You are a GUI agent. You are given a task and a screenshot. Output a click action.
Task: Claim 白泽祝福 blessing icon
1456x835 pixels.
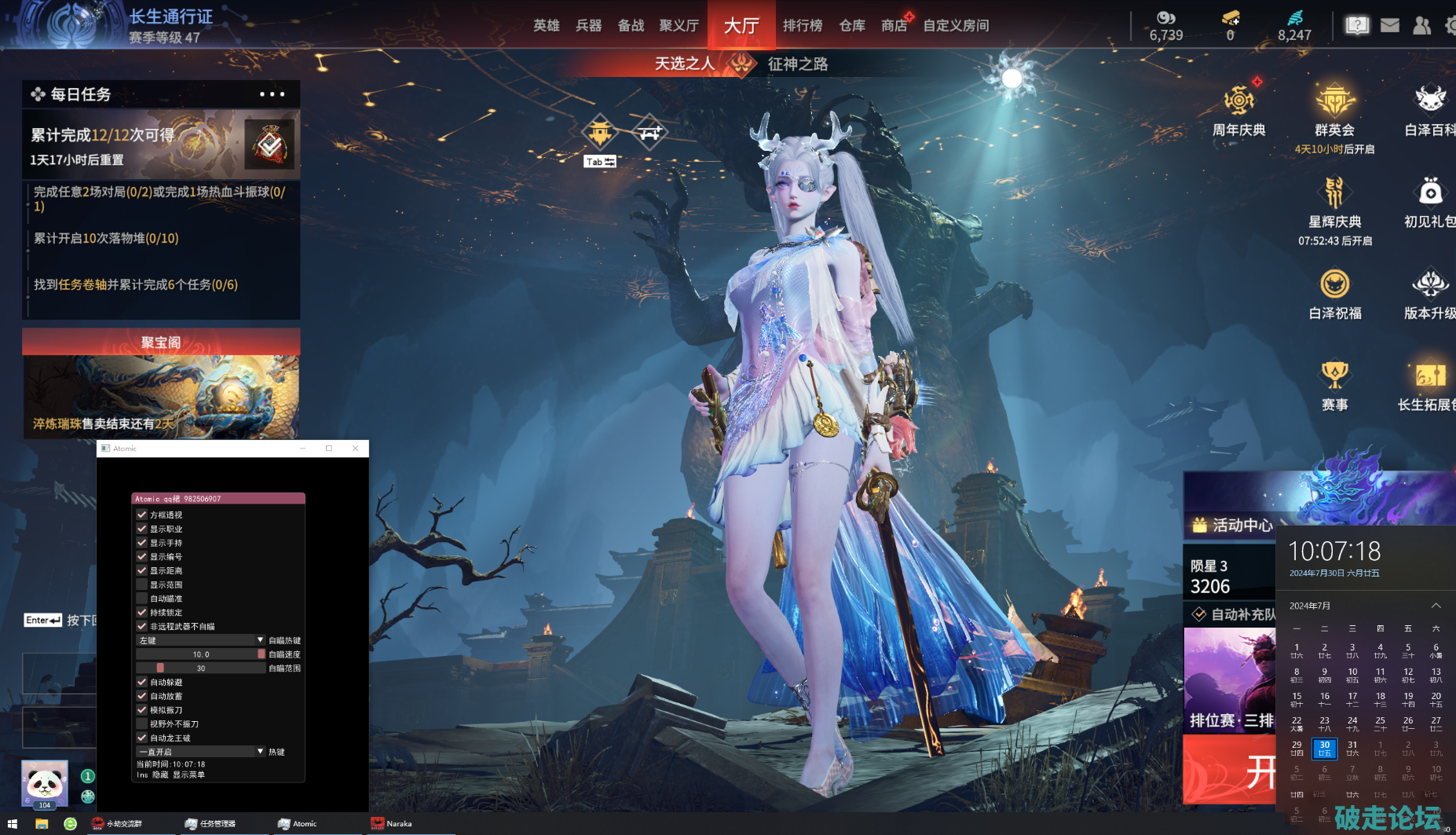tap(1334, 293)
